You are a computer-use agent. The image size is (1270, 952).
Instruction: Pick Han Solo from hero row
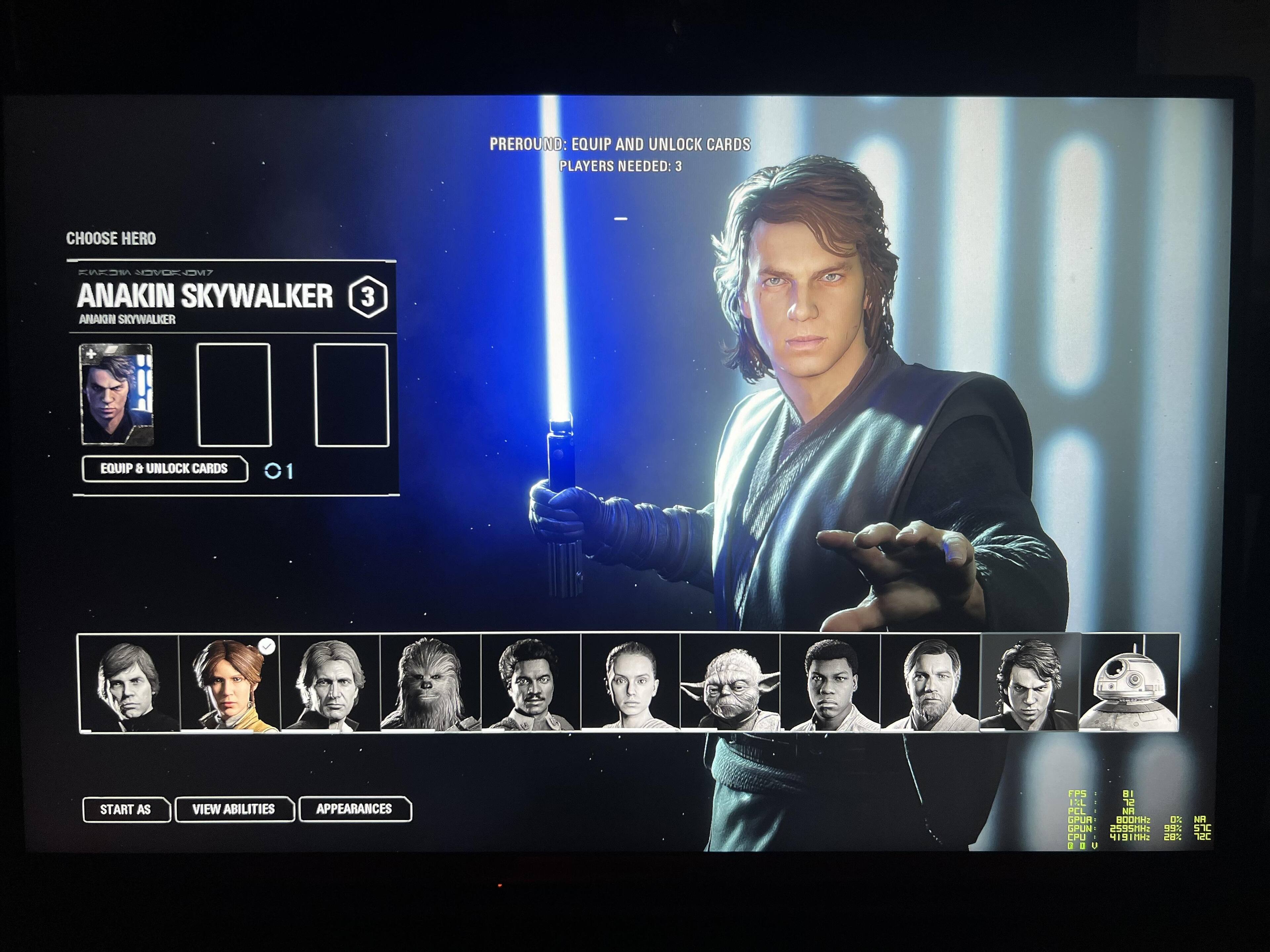(329, 683)
